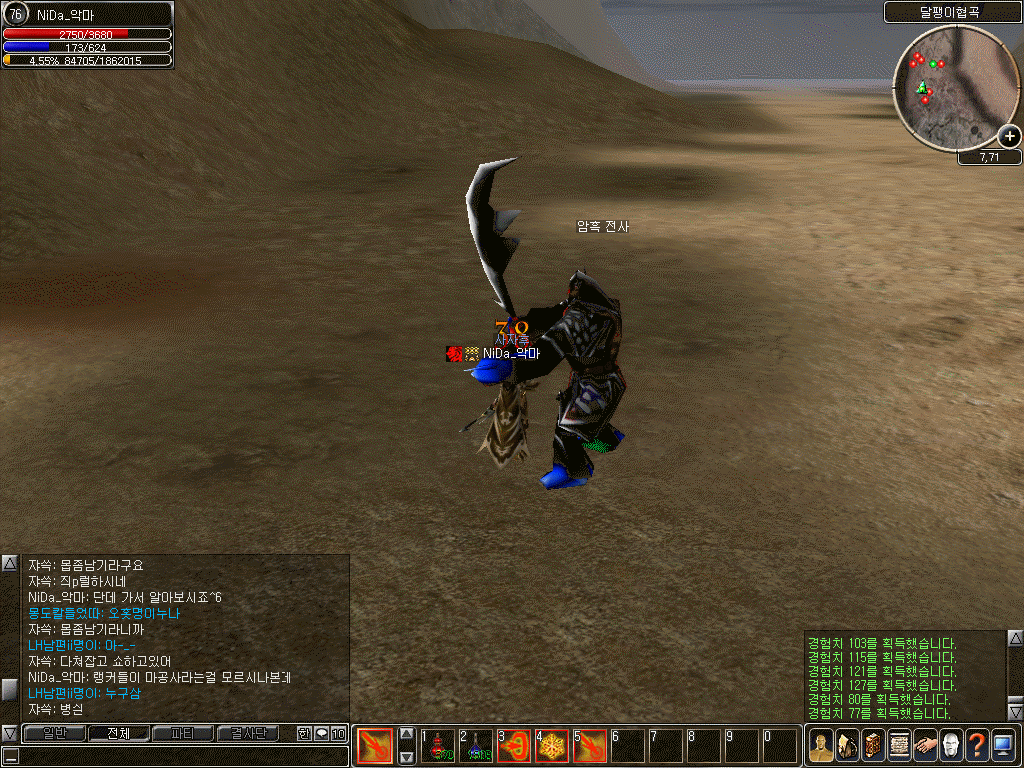Open the handshake trade icon

tap(925, 746)
